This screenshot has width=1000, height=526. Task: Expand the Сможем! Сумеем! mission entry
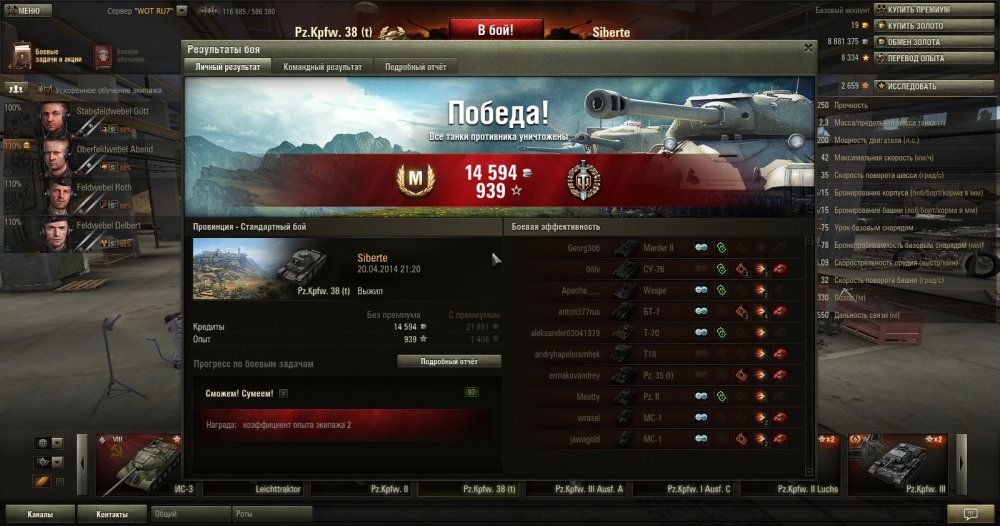click(283, 393)
